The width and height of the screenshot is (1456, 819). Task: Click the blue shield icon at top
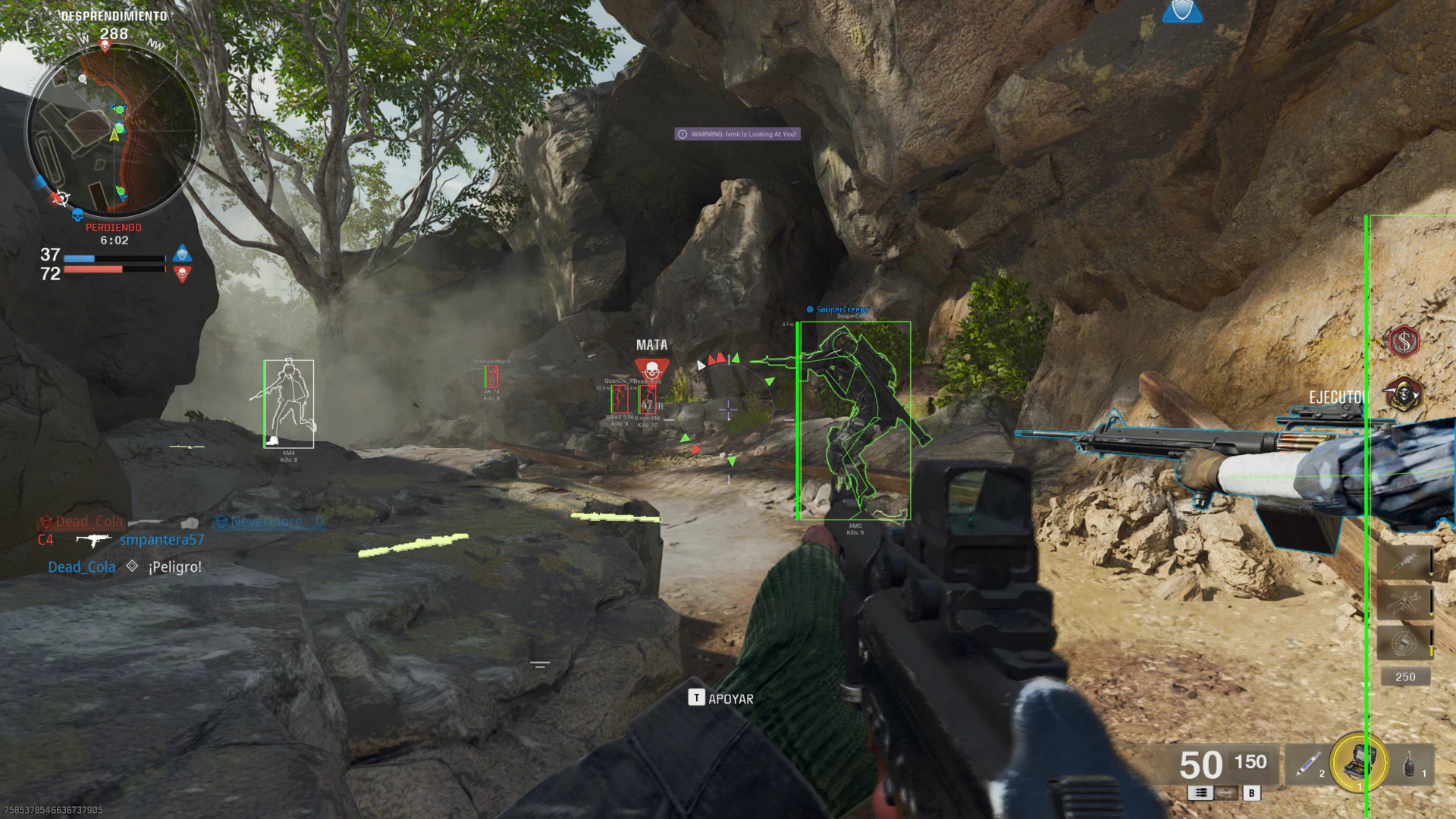coord(1183,13)
